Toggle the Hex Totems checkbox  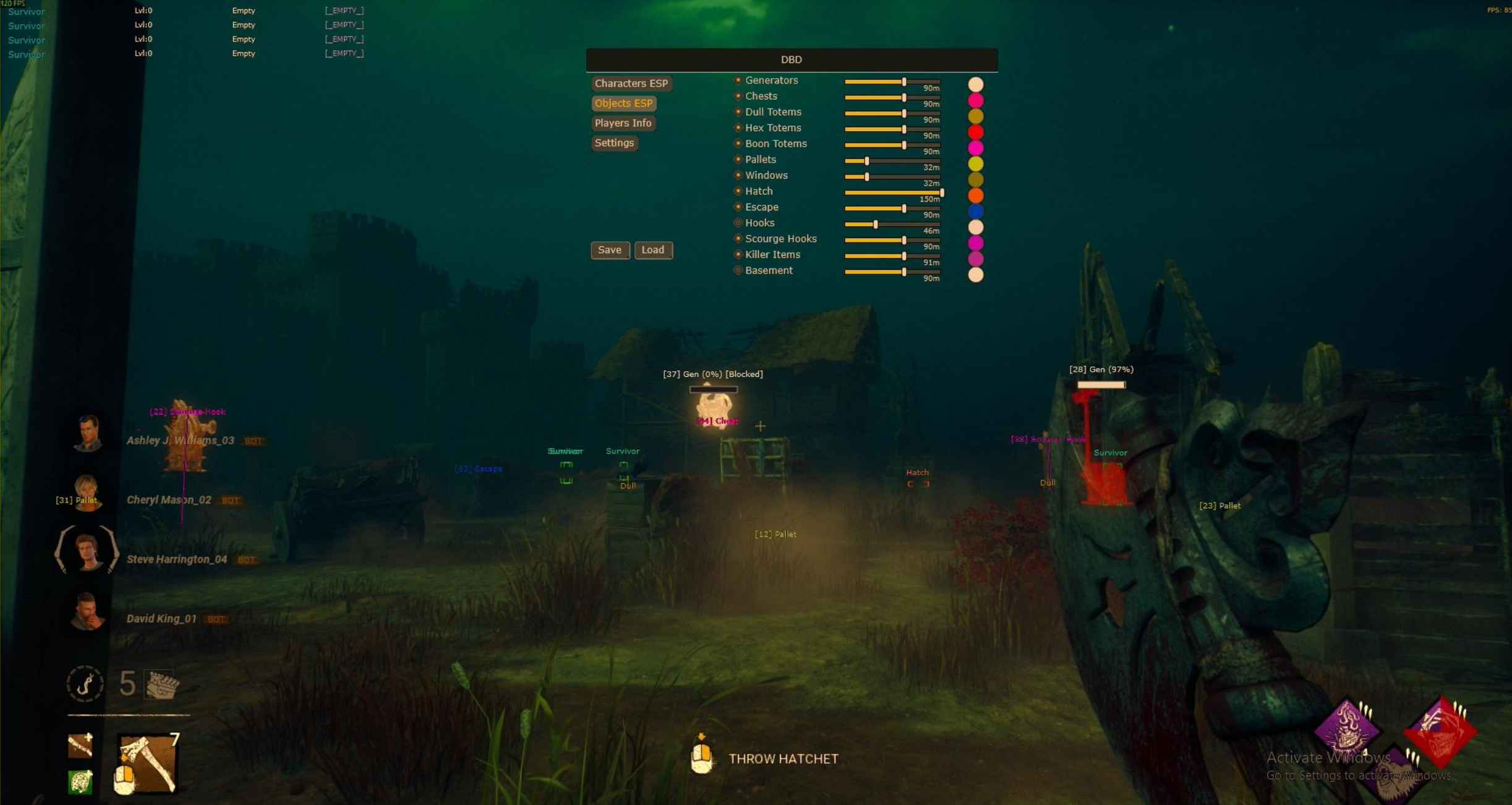click(x=738, y=128)
